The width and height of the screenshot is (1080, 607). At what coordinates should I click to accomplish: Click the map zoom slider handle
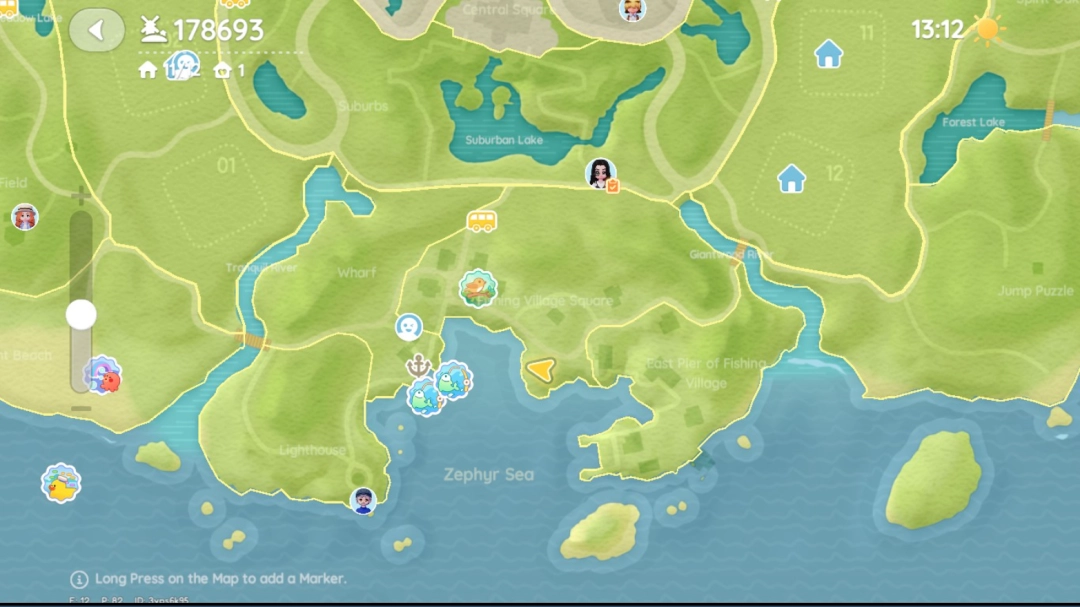[x=81, y=315]
